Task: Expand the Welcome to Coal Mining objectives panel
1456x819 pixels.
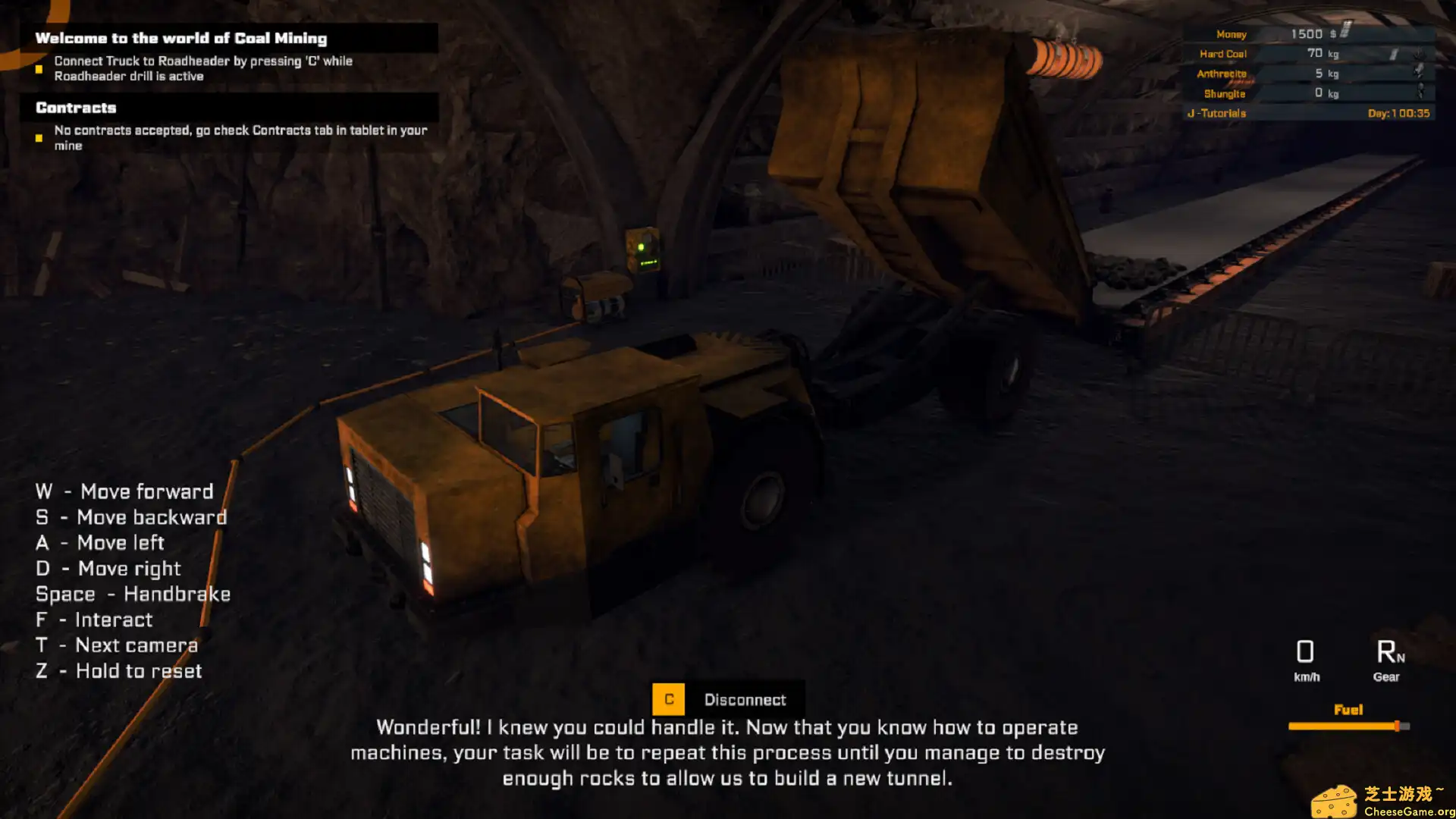Action: [x=182, y=38]
